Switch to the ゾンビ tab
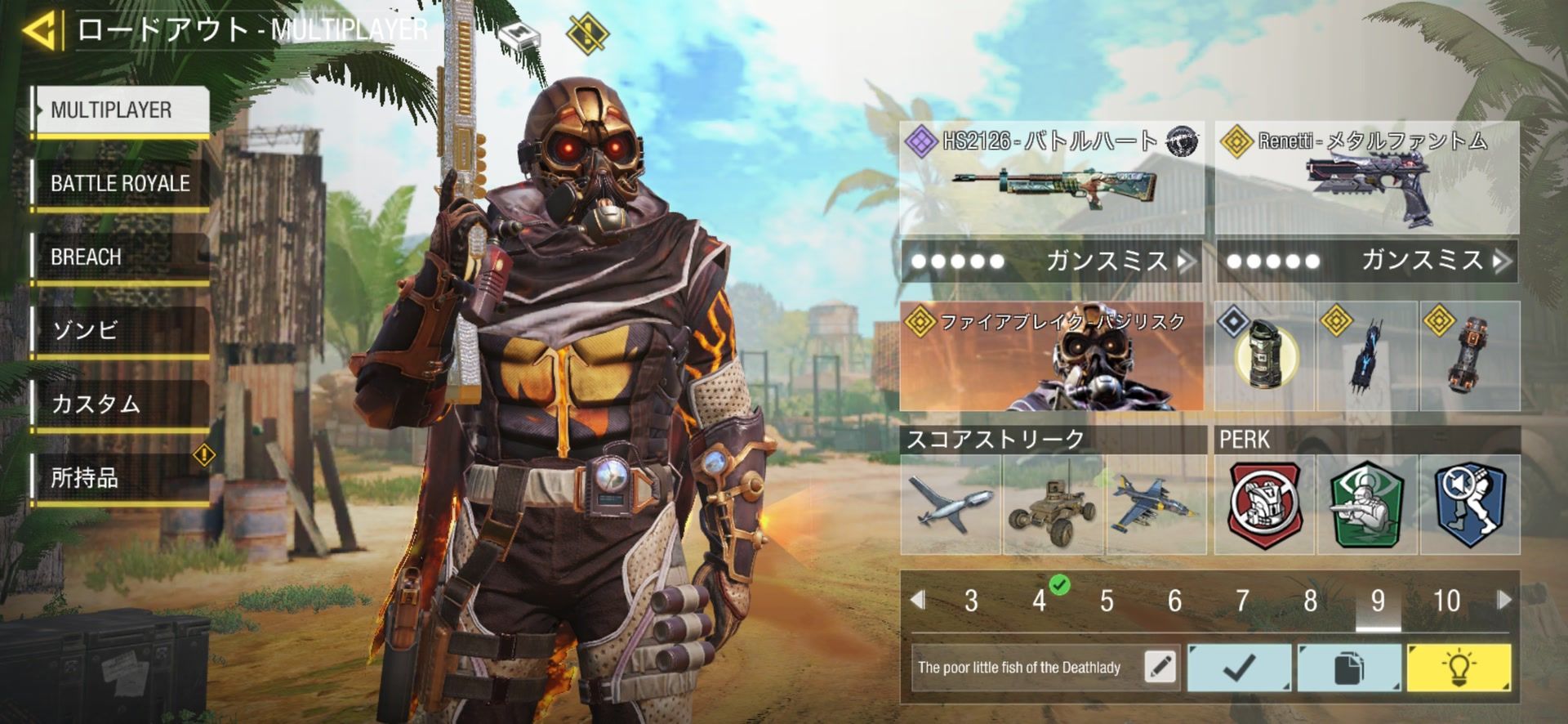 point(121,330)
